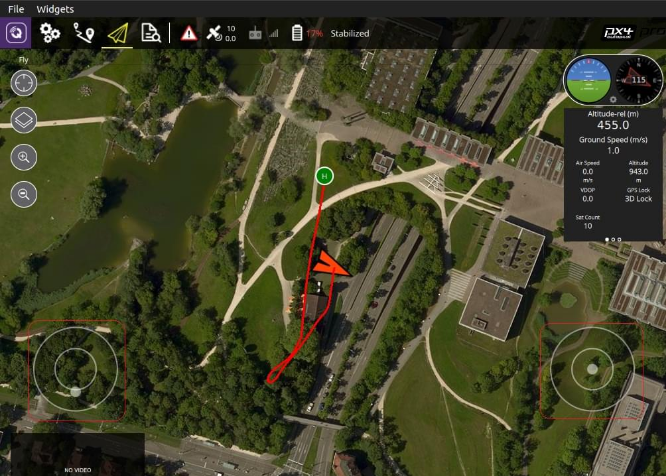The image size is (666, 476).
Task: Center the map with crosshair button
Action: point(24,83)
